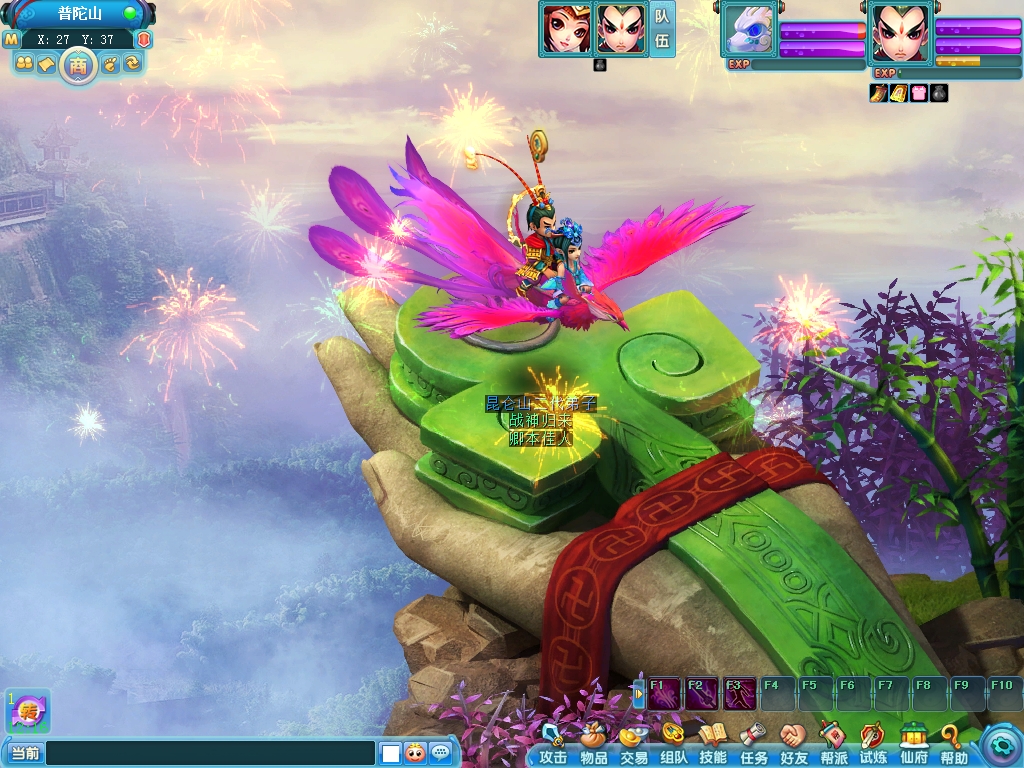Open the 商 shop button

pyautogui.click(x=77, y=65)
